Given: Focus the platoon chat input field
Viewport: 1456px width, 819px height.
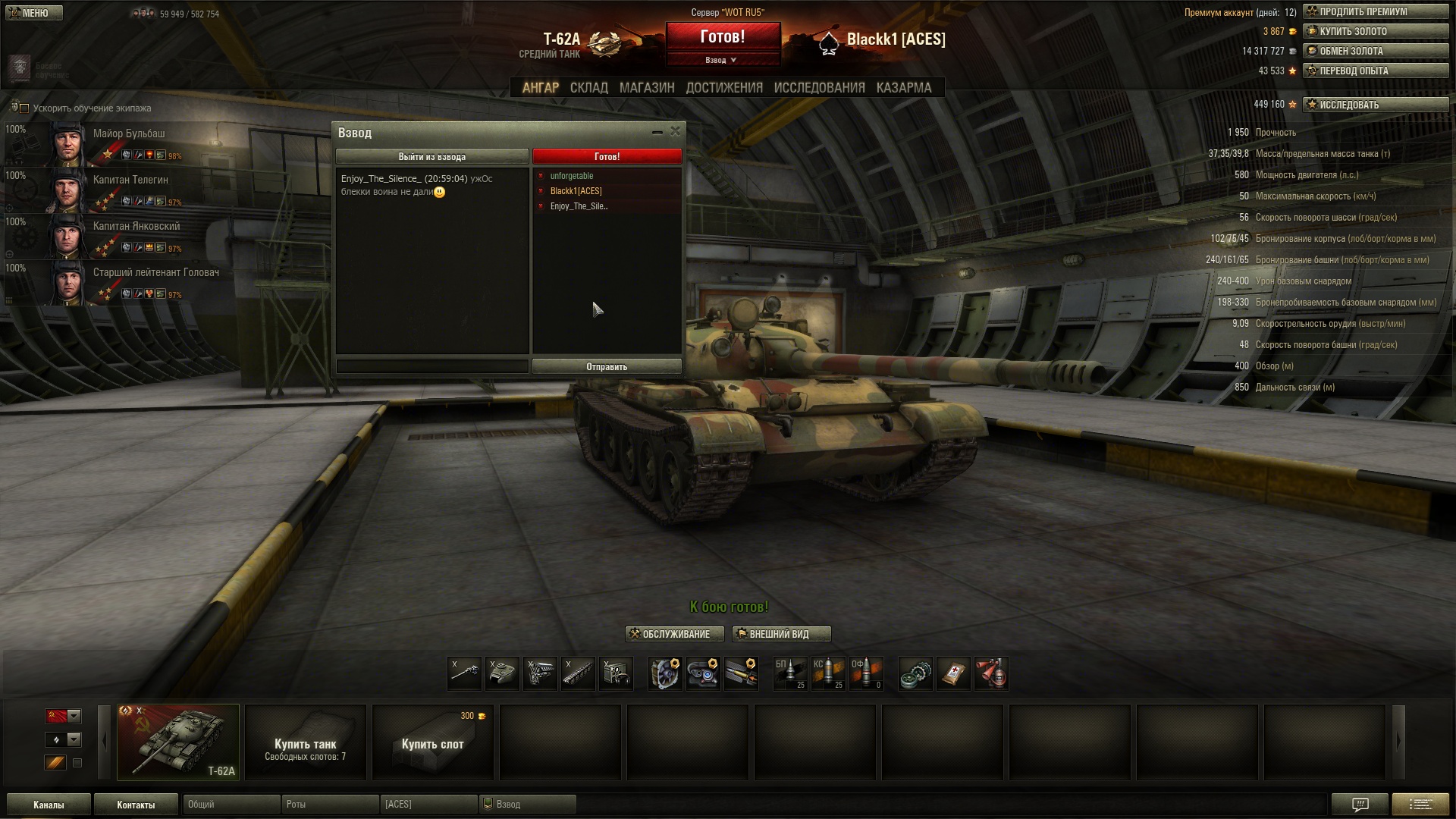Looking at the screenshot, I should coord(431,367).
